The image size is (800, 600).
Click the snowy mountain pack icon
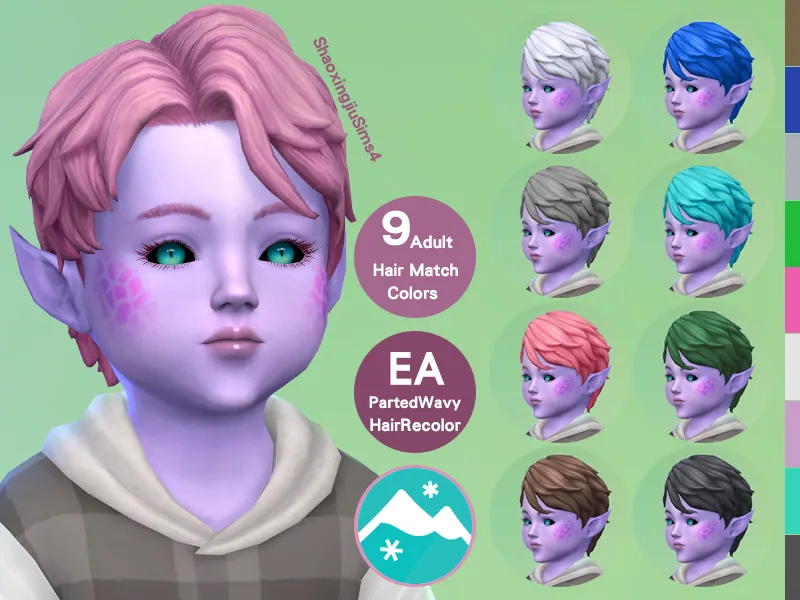tap(413, 525)
